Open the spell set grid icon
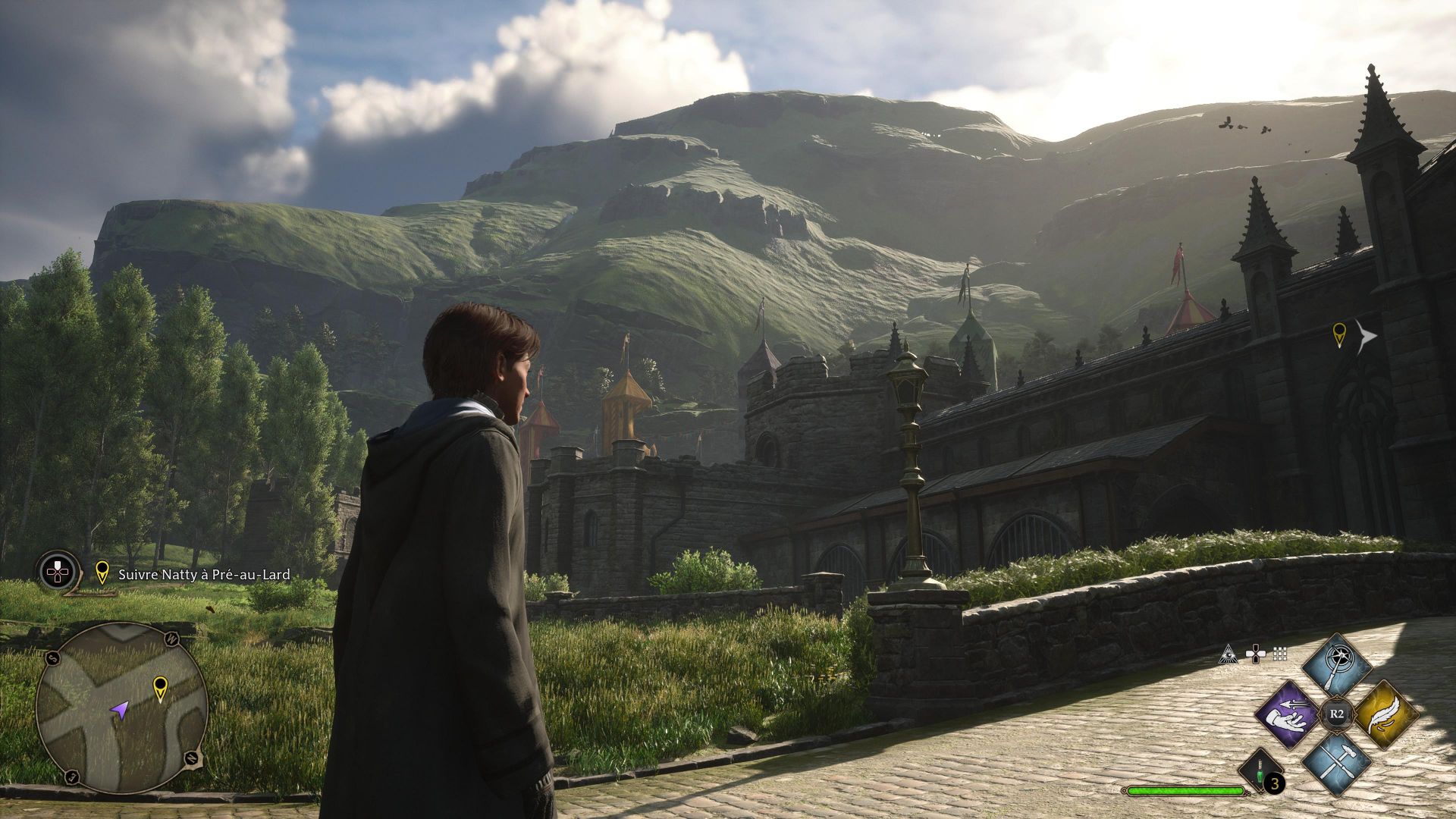The width and height of the screenshot is (1456, 819). (x=1281, y=654)
